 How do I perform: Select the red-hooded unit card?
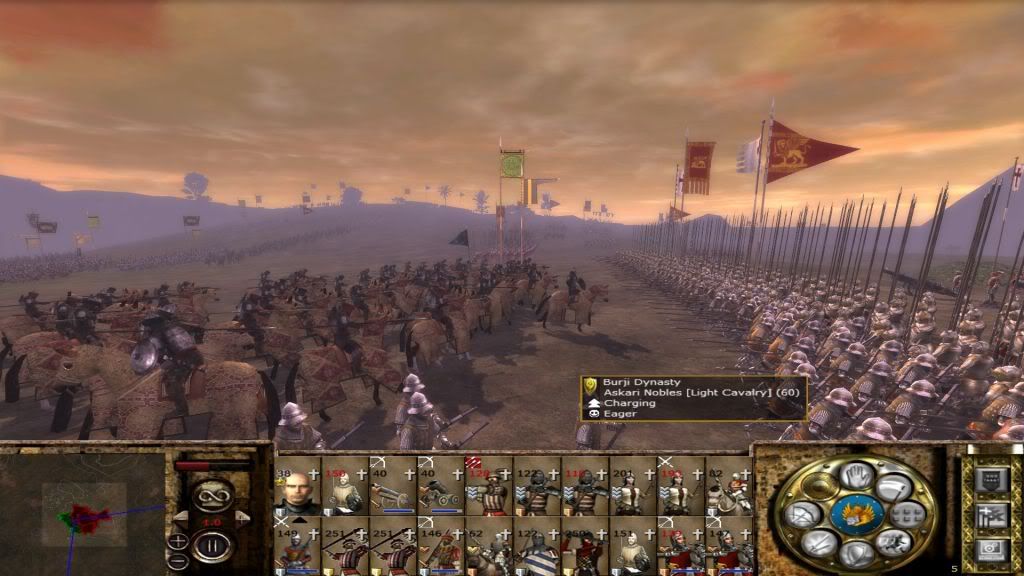(x=585, y=546)
